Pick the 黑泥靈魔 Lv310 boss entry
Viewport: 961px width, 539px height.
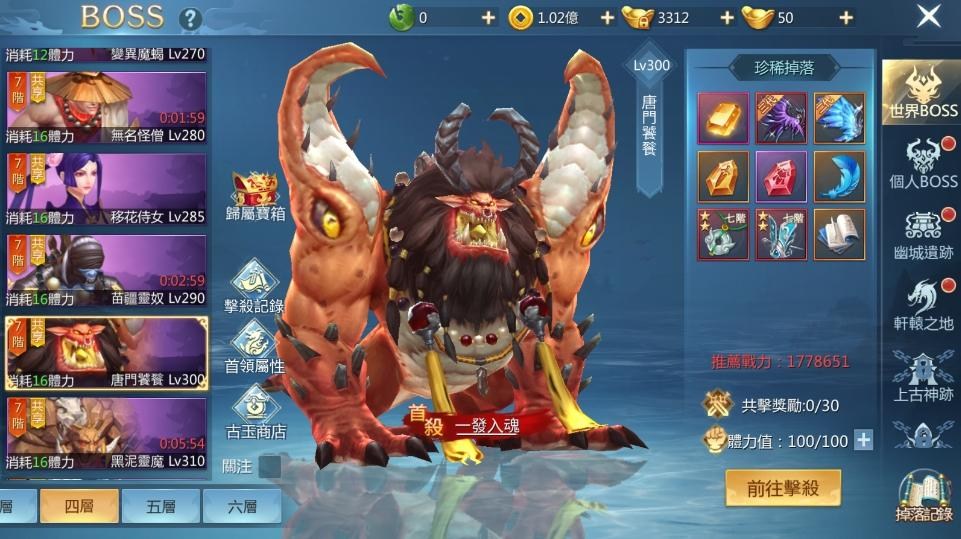tap(106, 434)
